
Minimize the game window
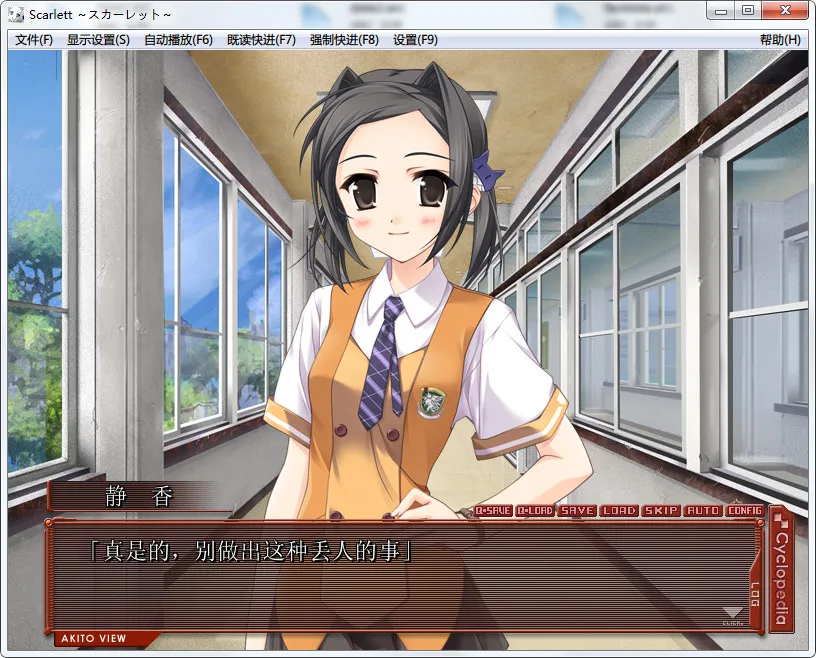coord(720,11)
